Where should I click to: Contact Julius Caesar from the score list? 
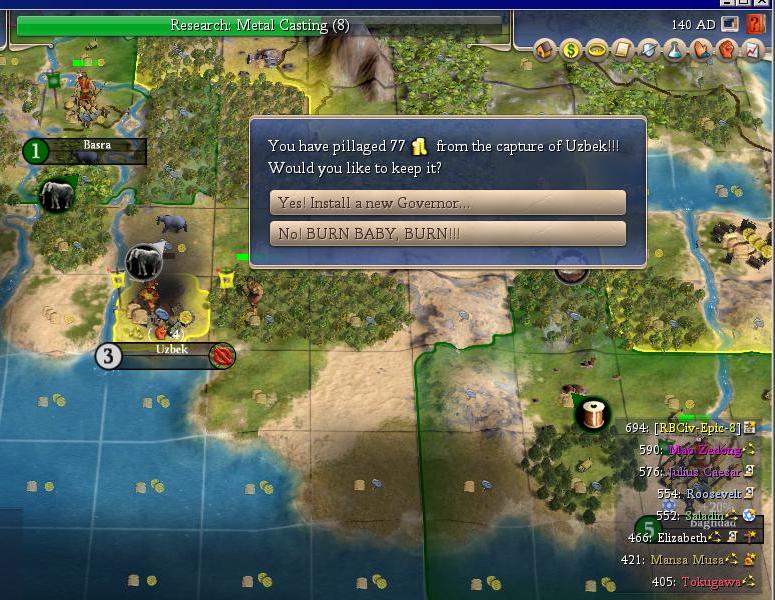coord(703,472)
